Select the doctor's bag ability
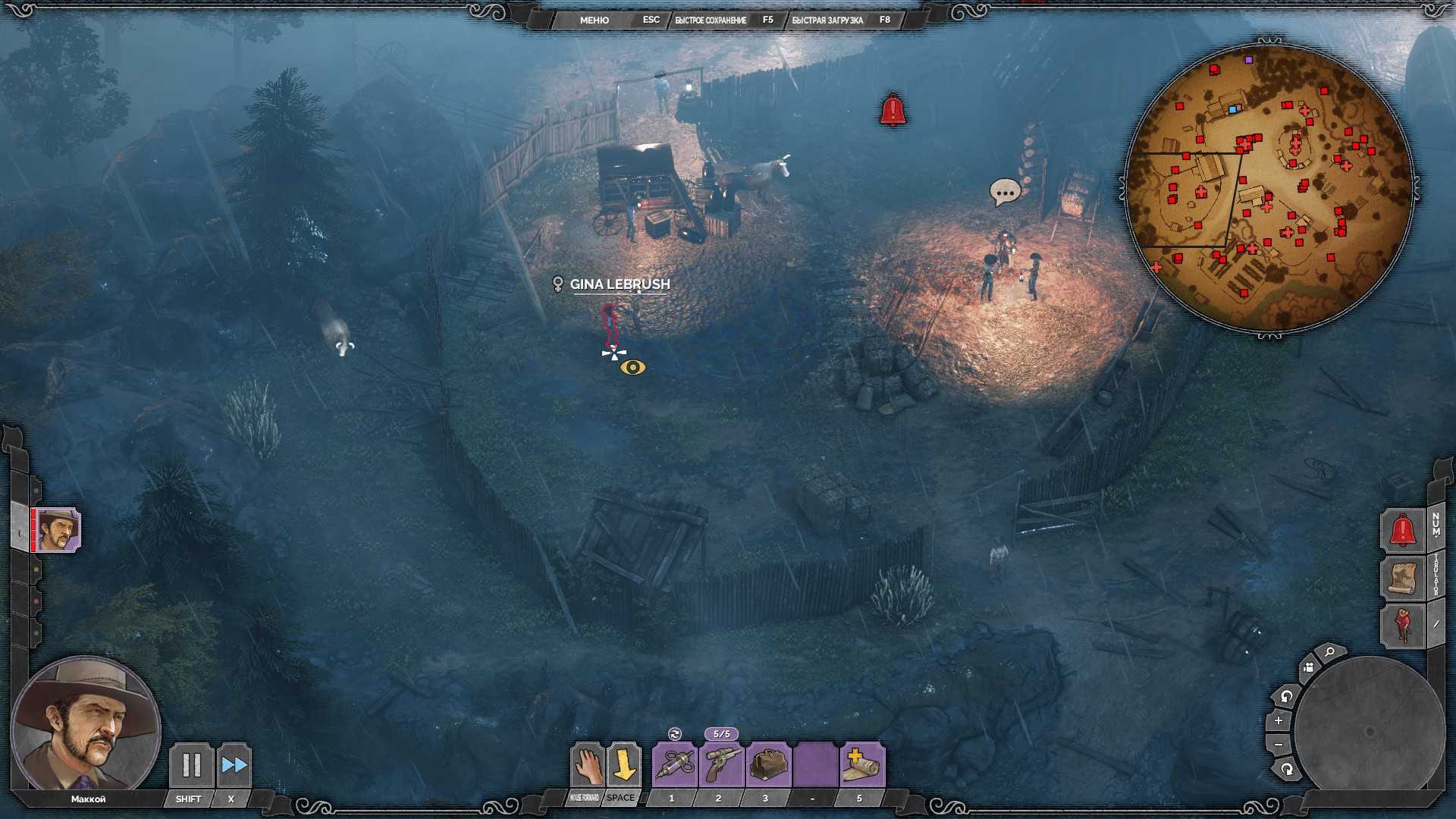Image resolution: width=1456 pixels, height=819 pixels. pos(767,765)
